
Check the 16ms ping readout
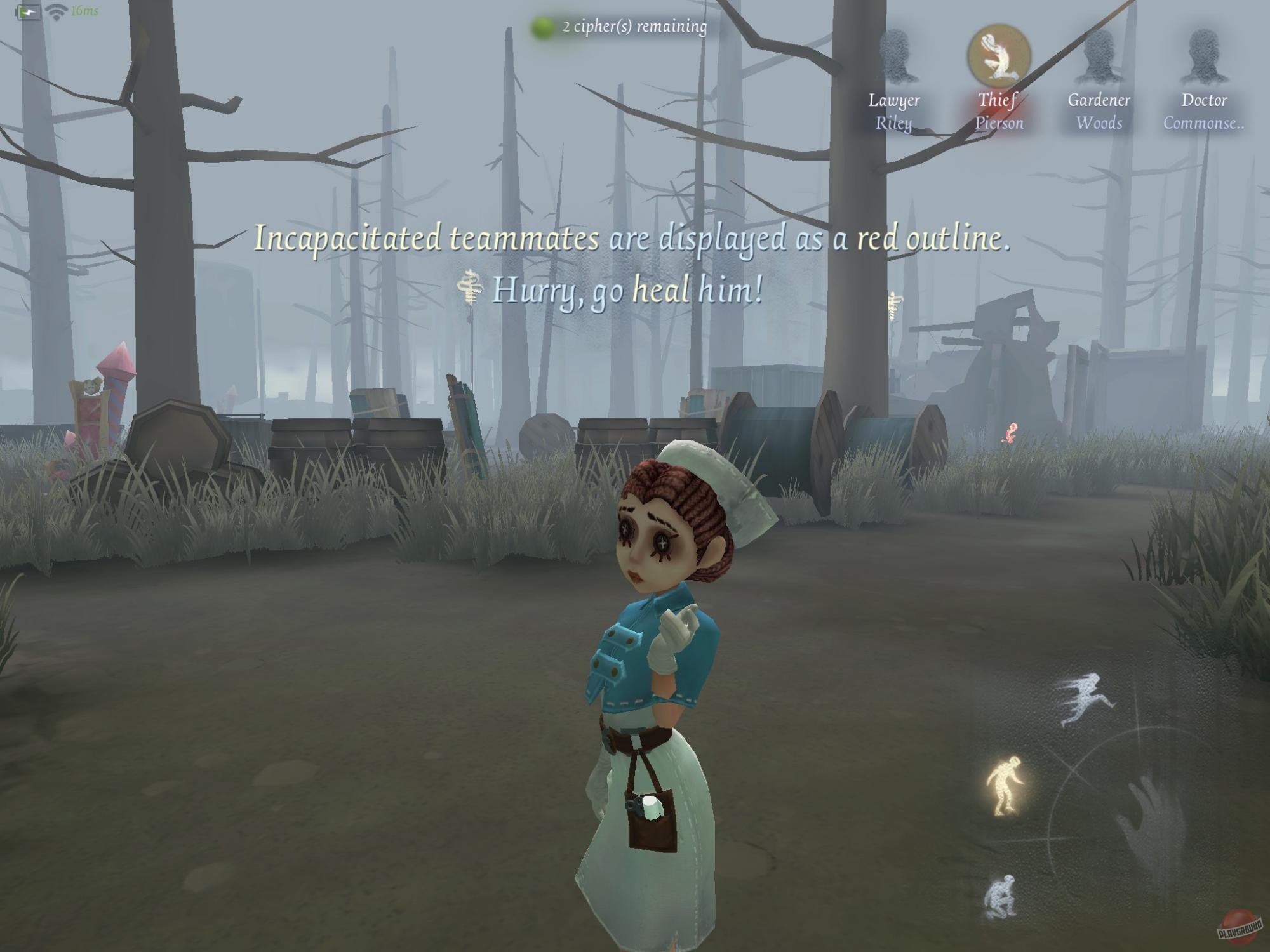84,10
